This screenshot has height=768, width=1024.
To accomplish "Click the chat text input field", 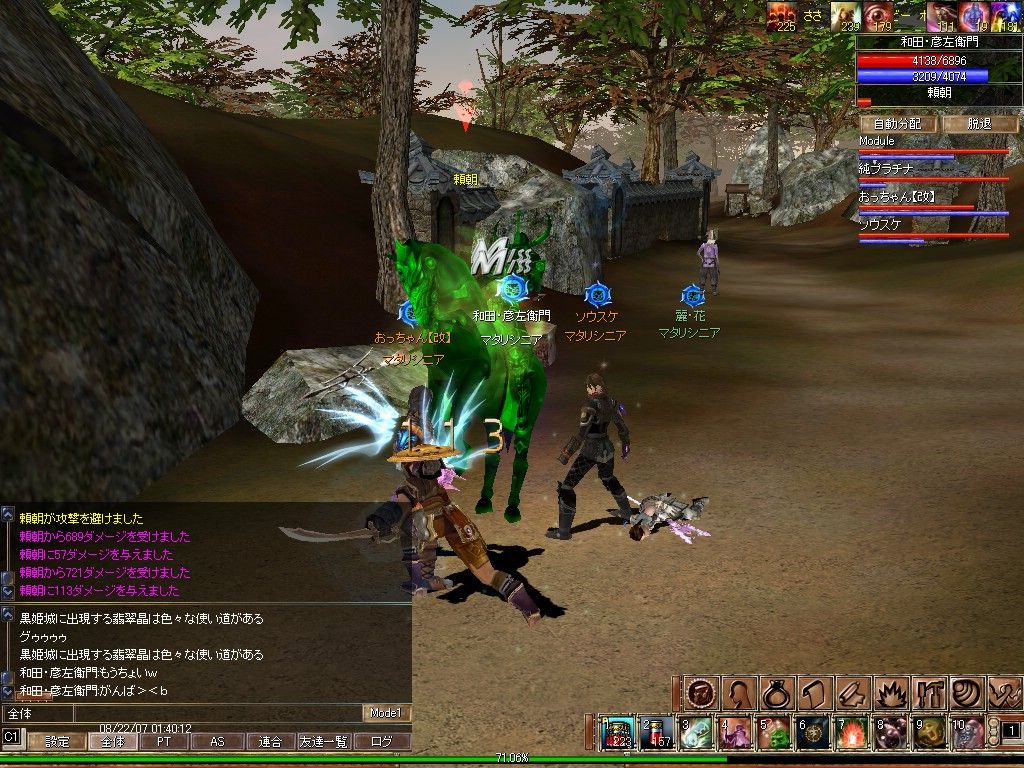I will click(x=180, y=713).
